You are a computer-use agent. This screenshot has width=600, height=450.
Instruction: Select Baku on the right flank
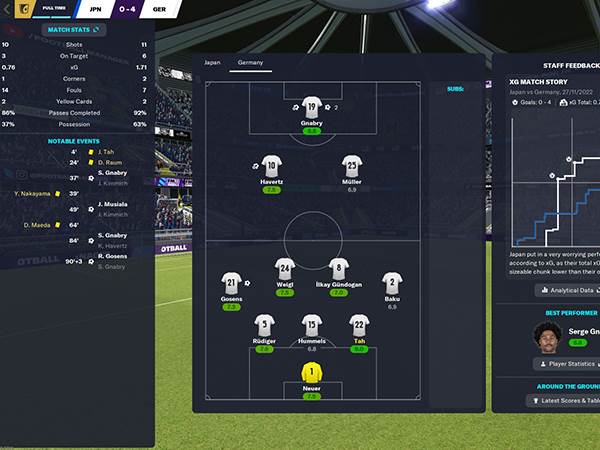point(392,284)
